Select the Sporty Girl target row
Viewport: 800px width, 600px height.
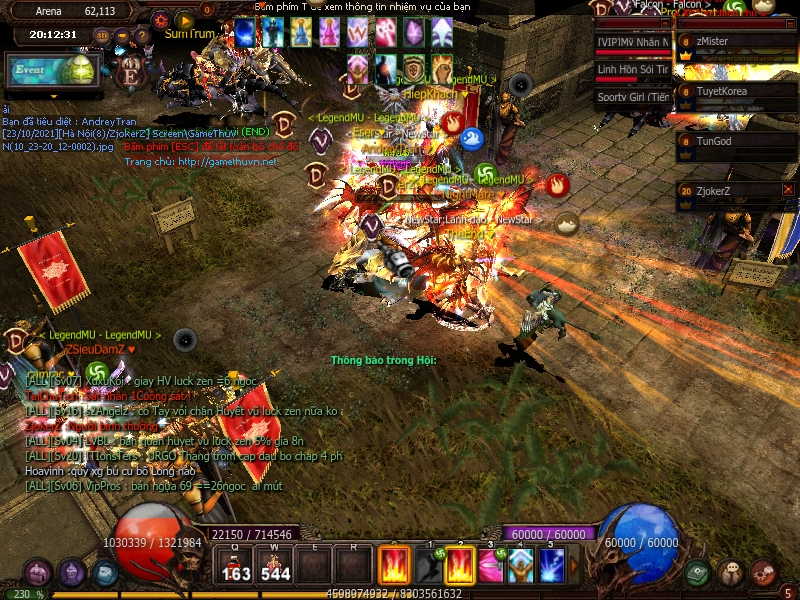click(632, 97)
